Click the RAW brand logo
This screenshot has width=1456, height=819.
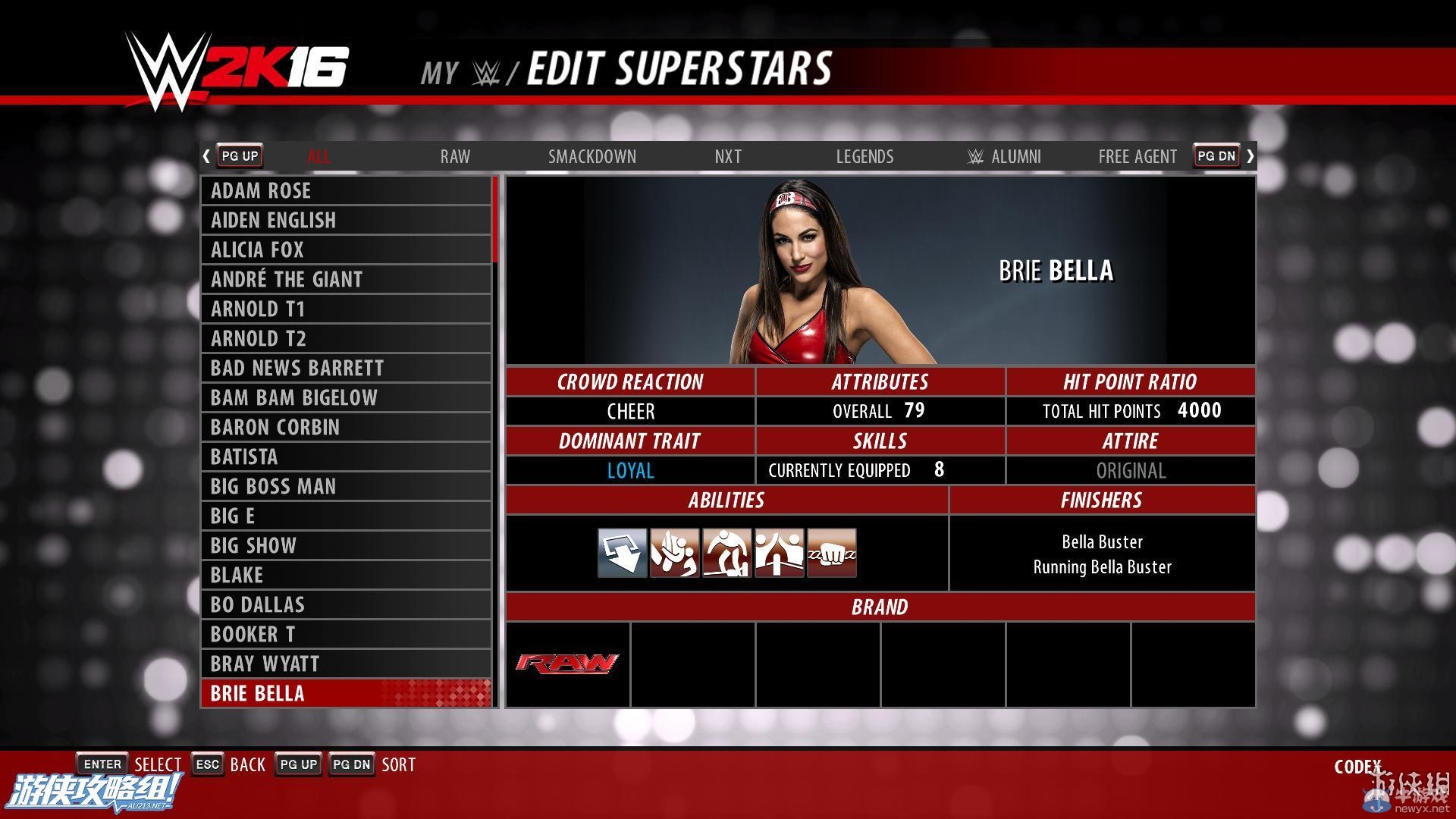(567, 664)
